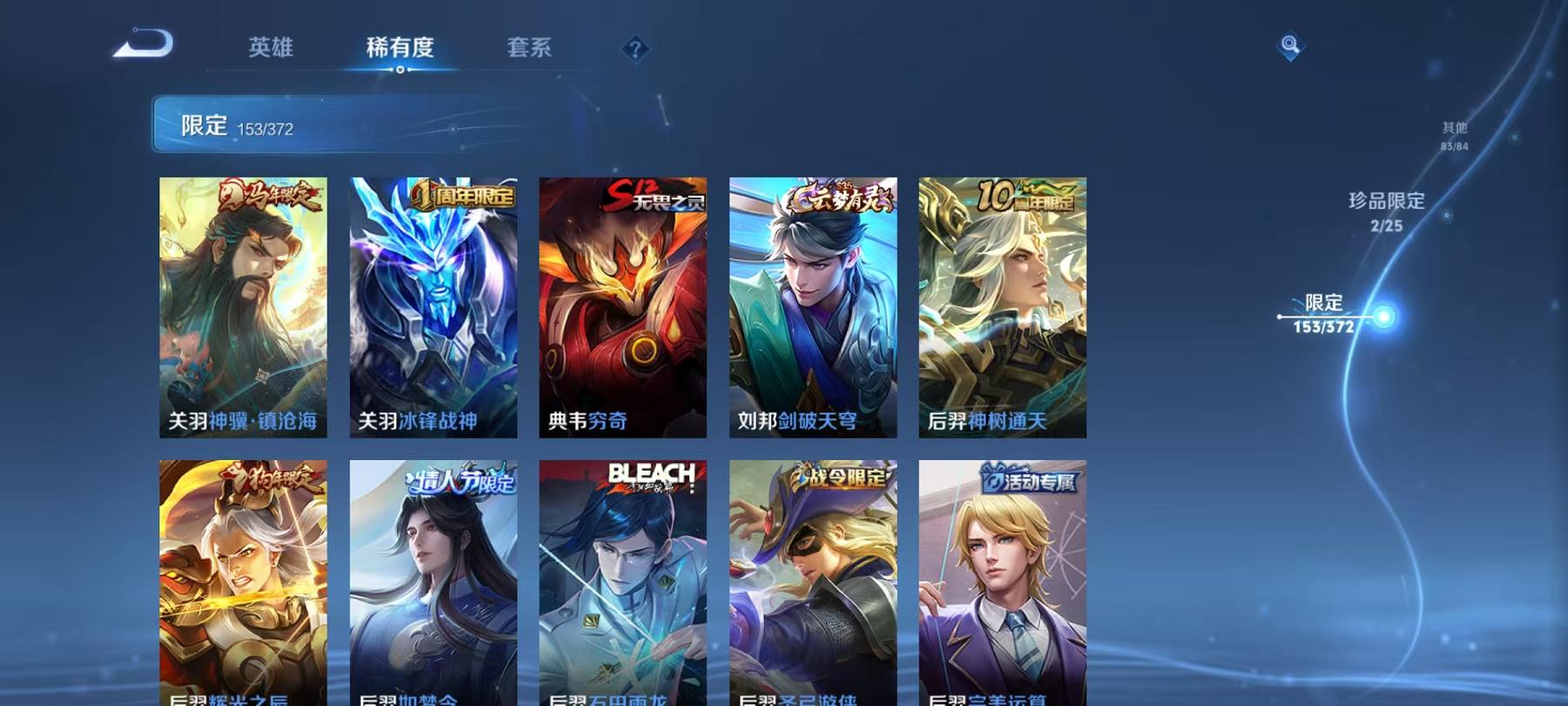Switch to the 套系 tab
Viewport: 1568px width, 706px height.
[x=531, y=50]
